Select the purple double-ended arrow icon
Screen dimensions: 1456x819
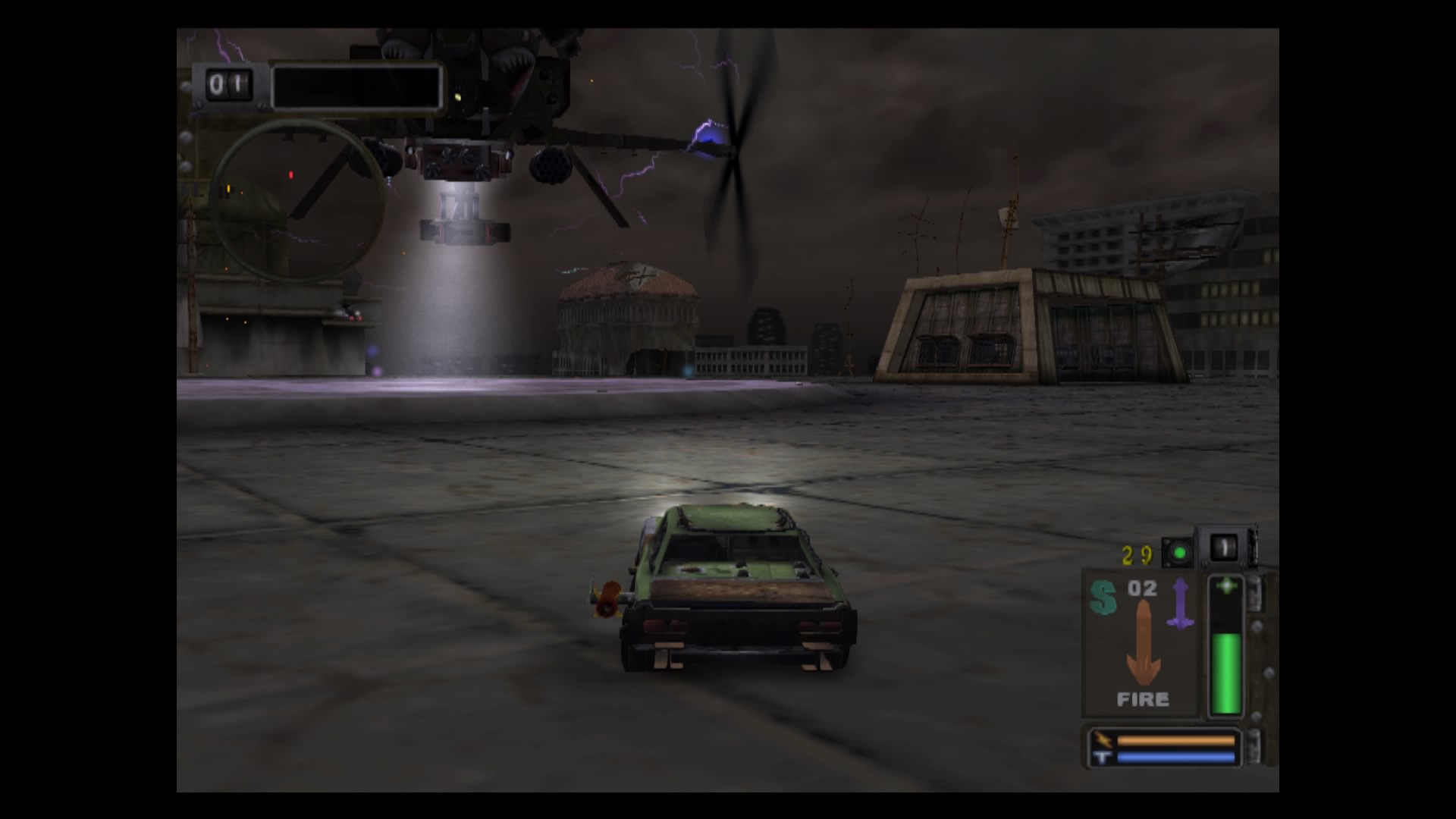[x=1180, y=603]
